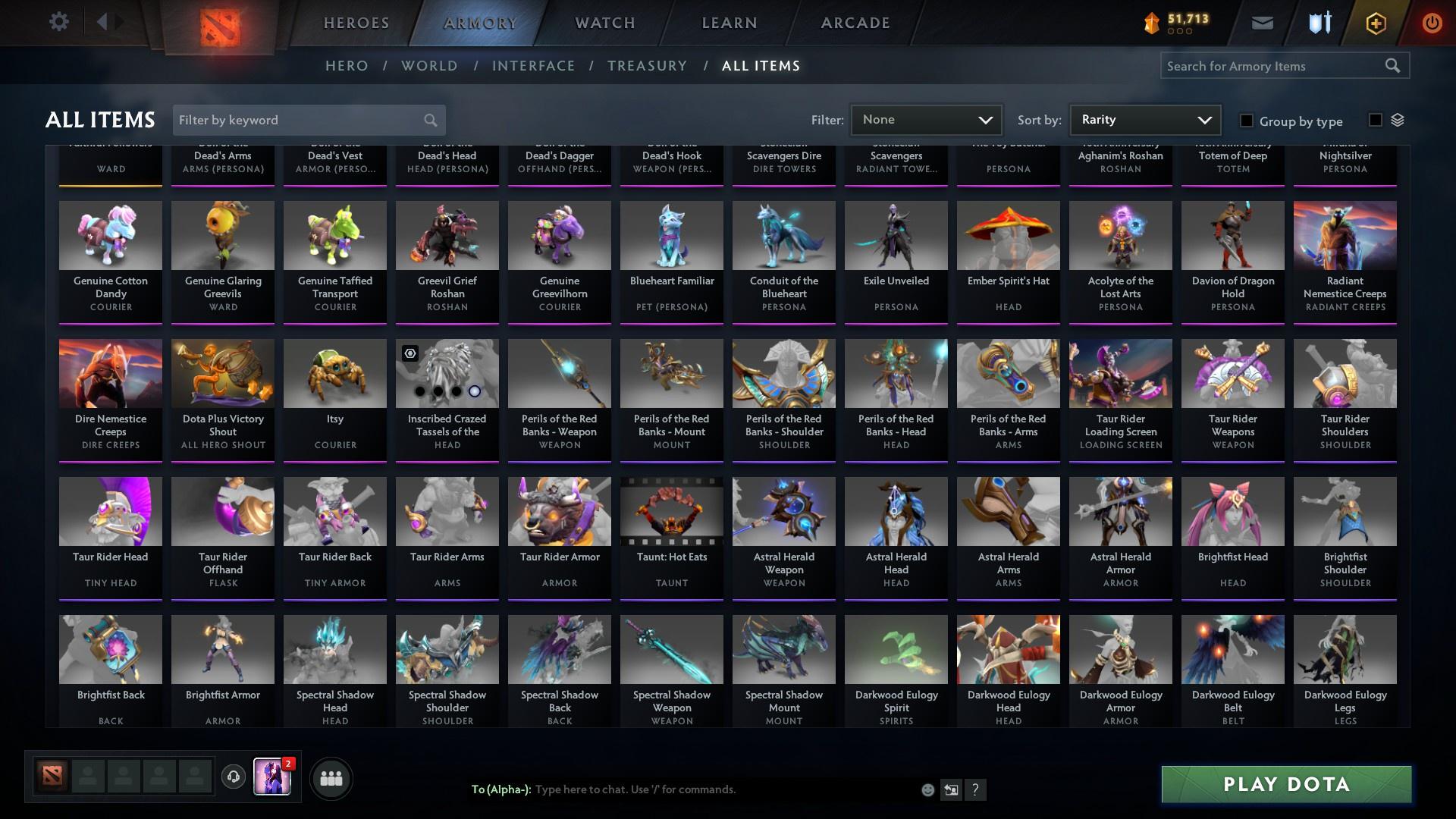Switch to the WATCH tab
The height and width of the screenshot is (819, 1456).
point(603,22)
